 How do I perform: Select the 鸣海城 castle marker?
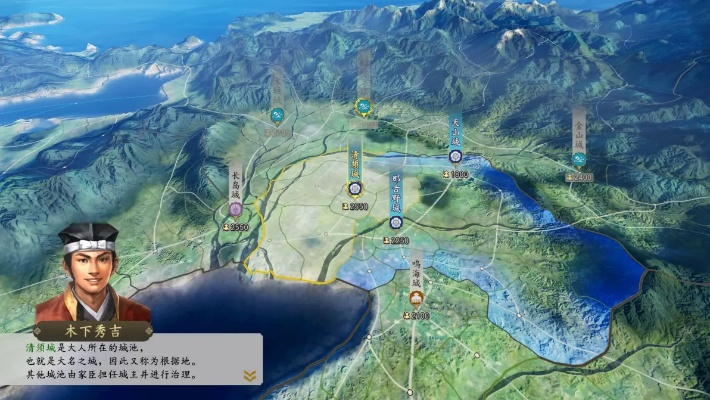(417, 297)
